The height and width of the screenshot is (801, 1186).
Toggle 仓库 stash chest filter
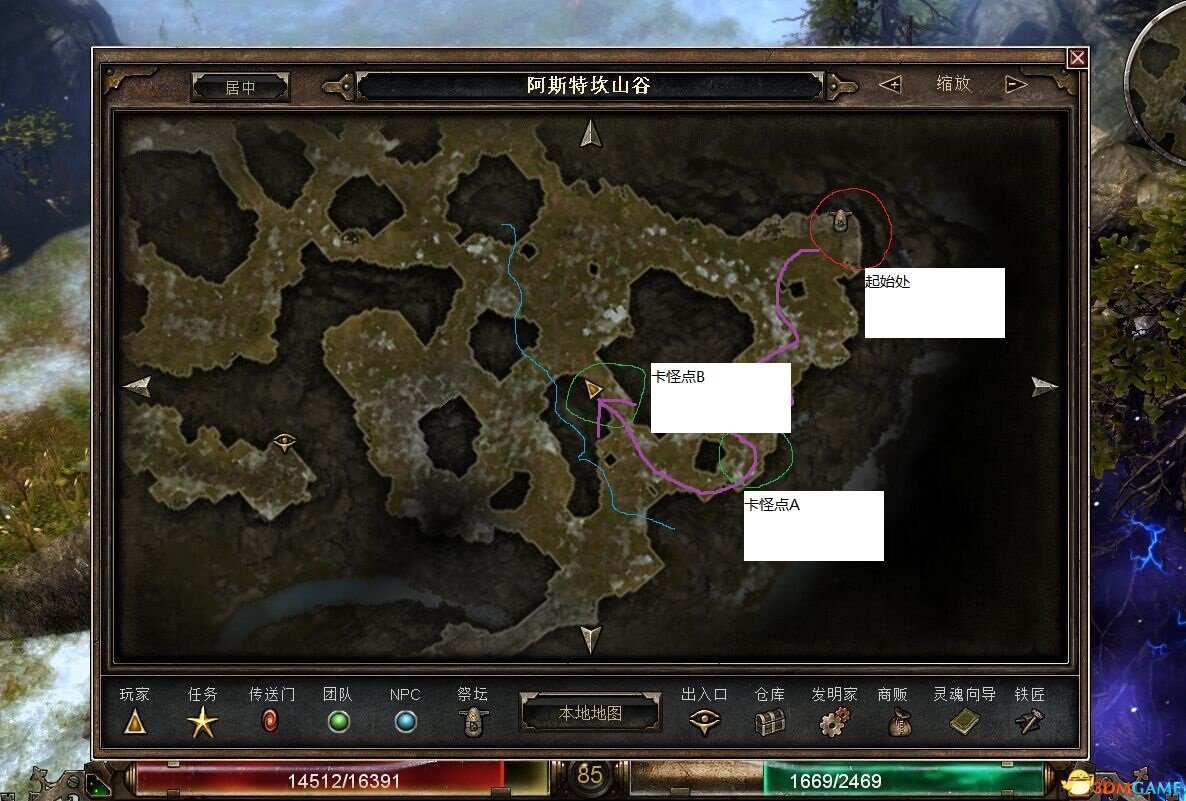coord(770,721)
